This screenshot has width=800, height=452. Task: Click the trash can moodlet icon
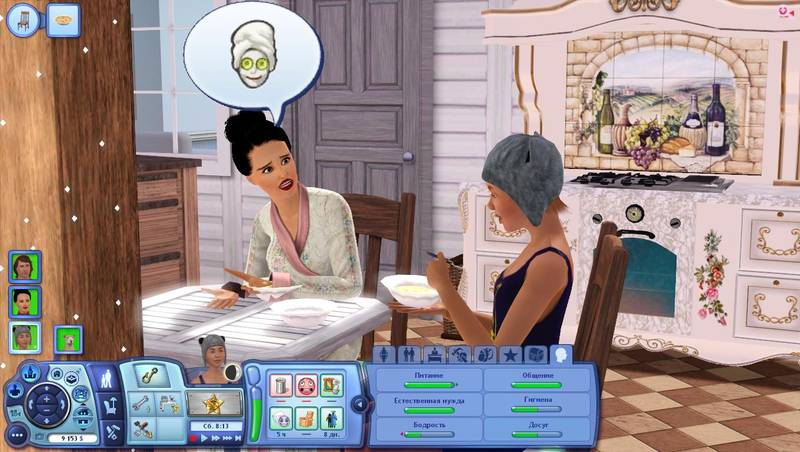pyautogui.click(x=280, y=384)
